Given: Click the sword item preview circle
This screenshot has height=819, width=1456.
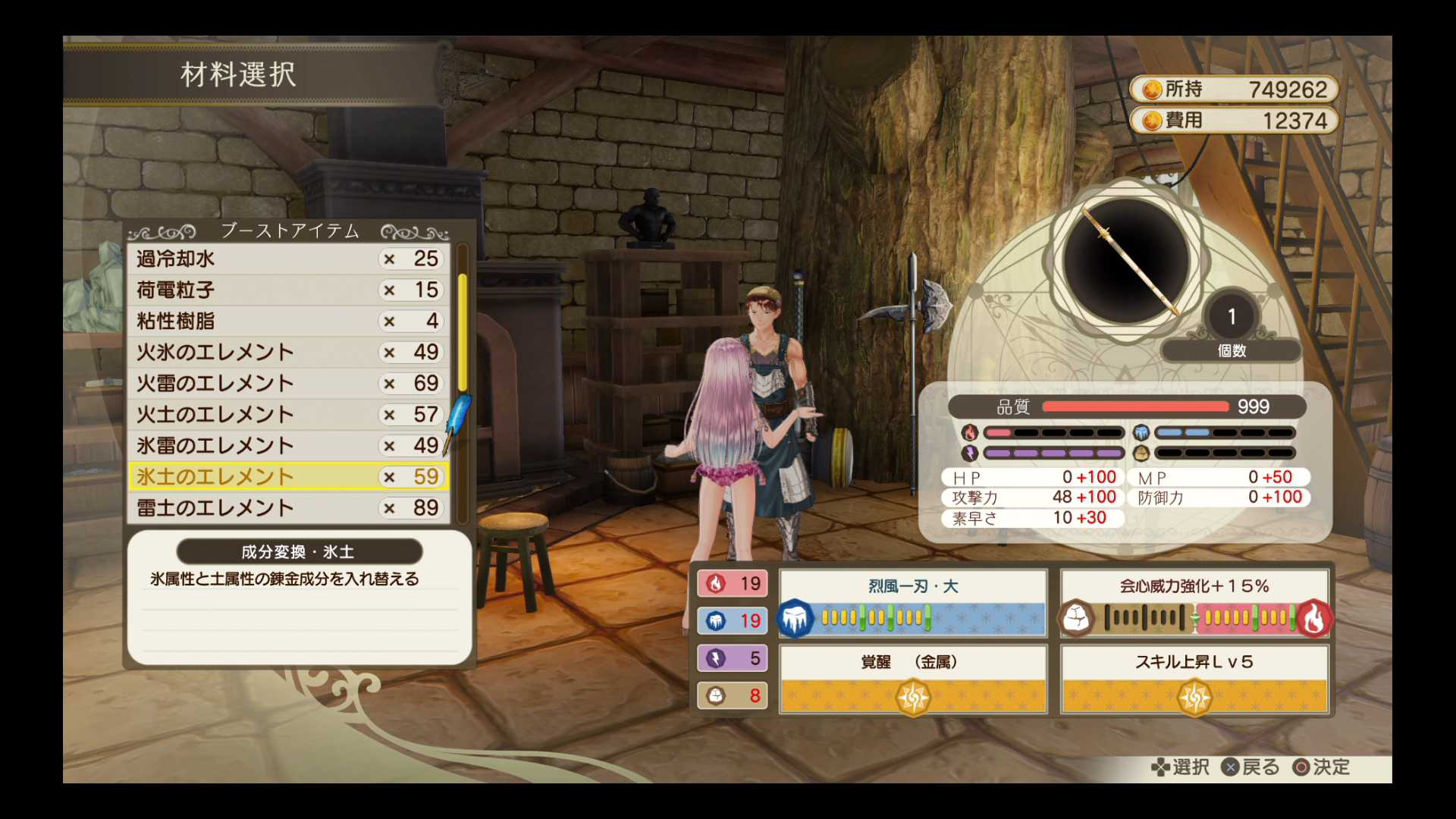Looking at the screenshot, I should (1127, 260).
